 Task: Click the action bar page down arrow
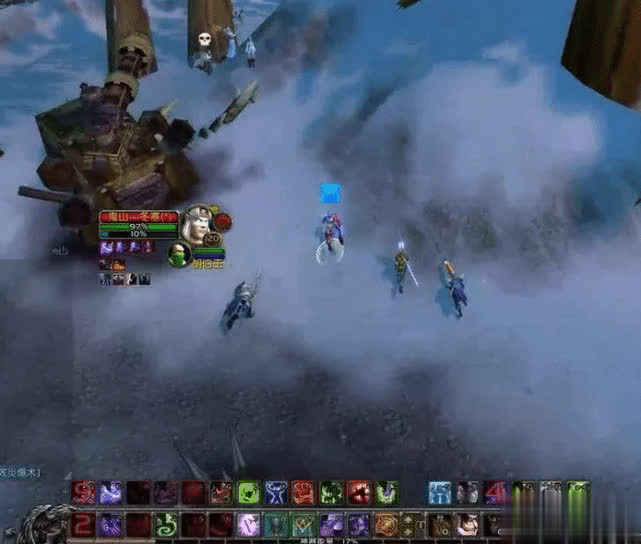(408, 530)
